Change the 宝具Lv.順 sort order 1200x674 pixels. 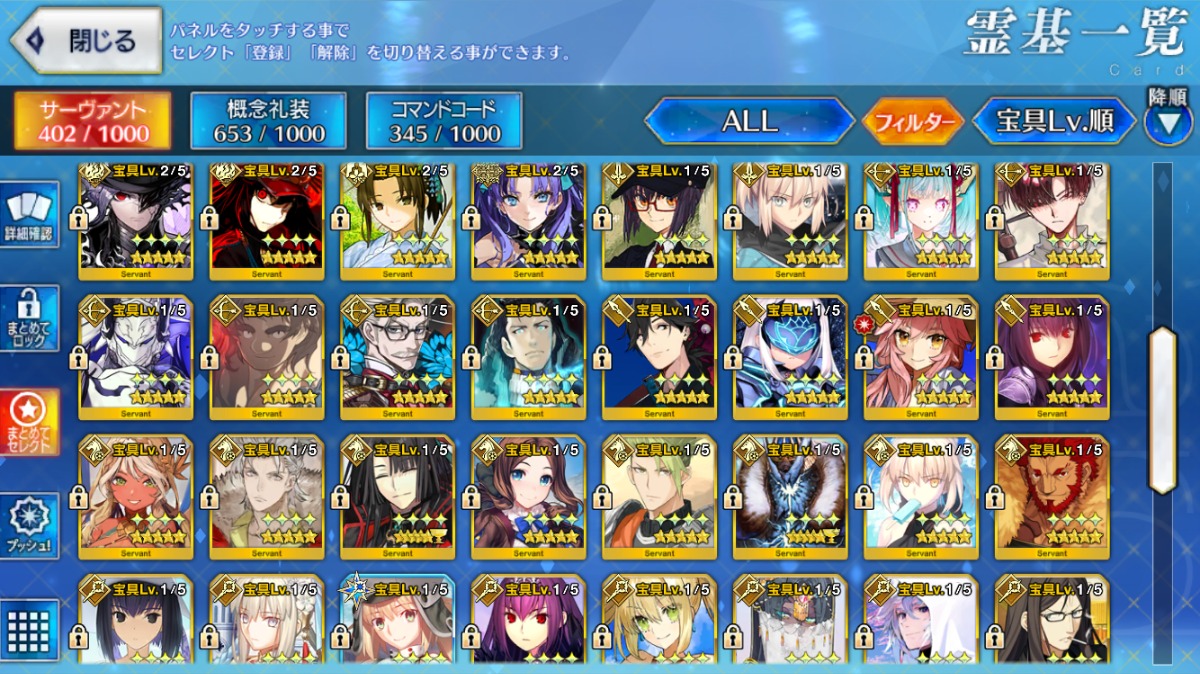click(1054, 122)
